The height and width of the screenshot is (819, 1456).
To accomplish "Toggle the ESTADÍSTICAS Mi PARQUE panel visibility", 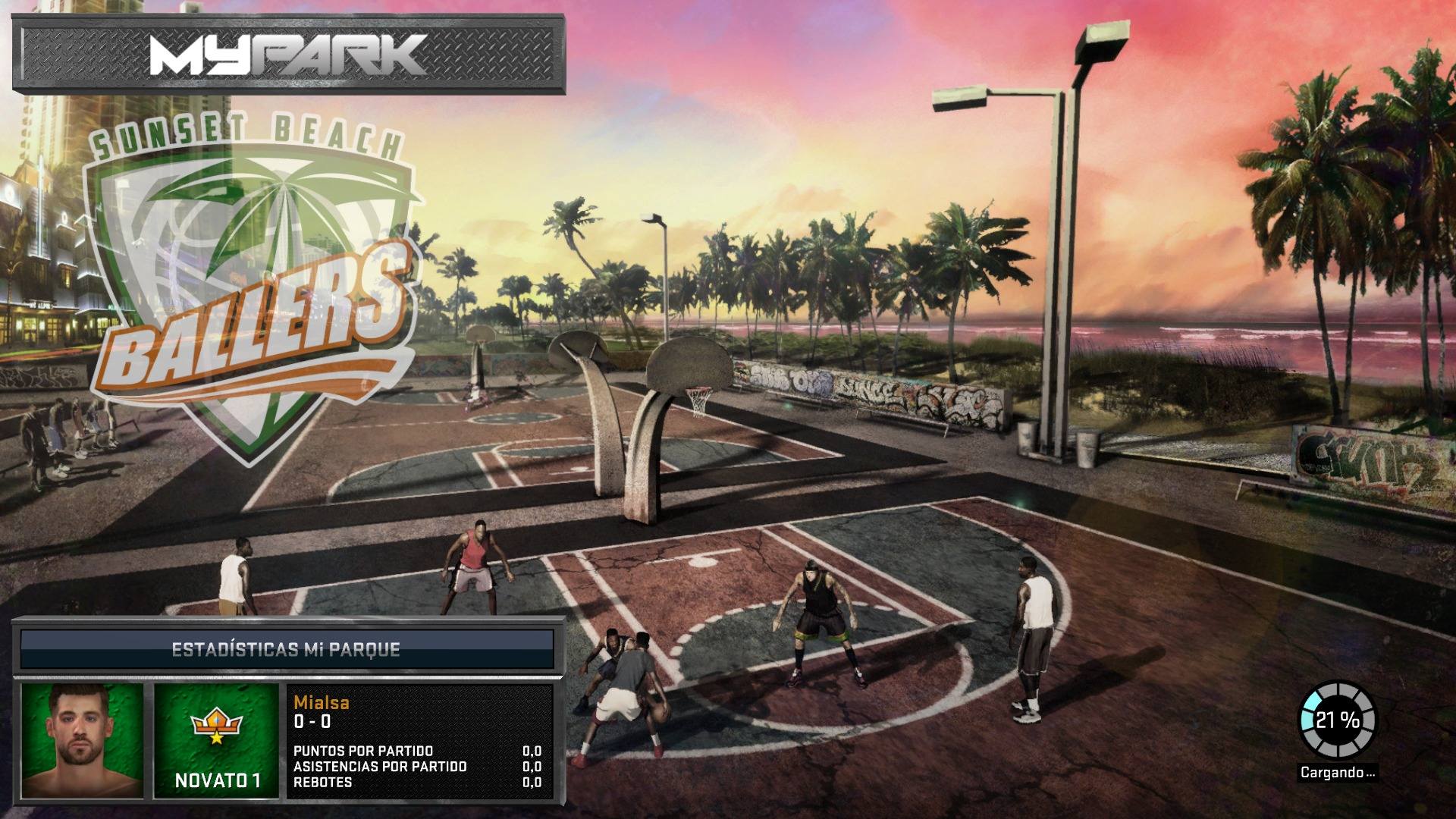I will point(288,648).
